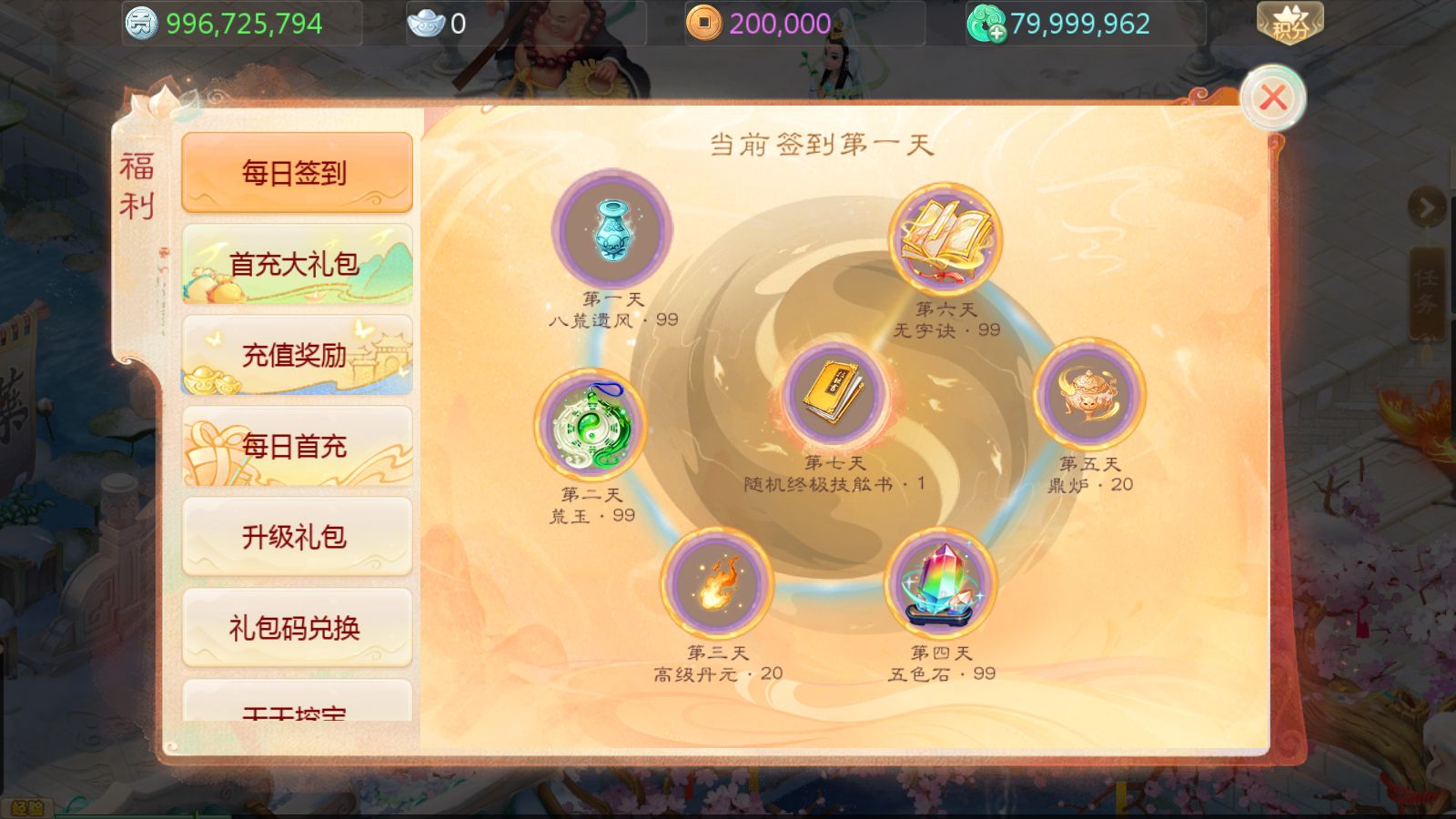1456x819 pixels.
Task: Open the 积分 points badge
Action: (1289, 23)
